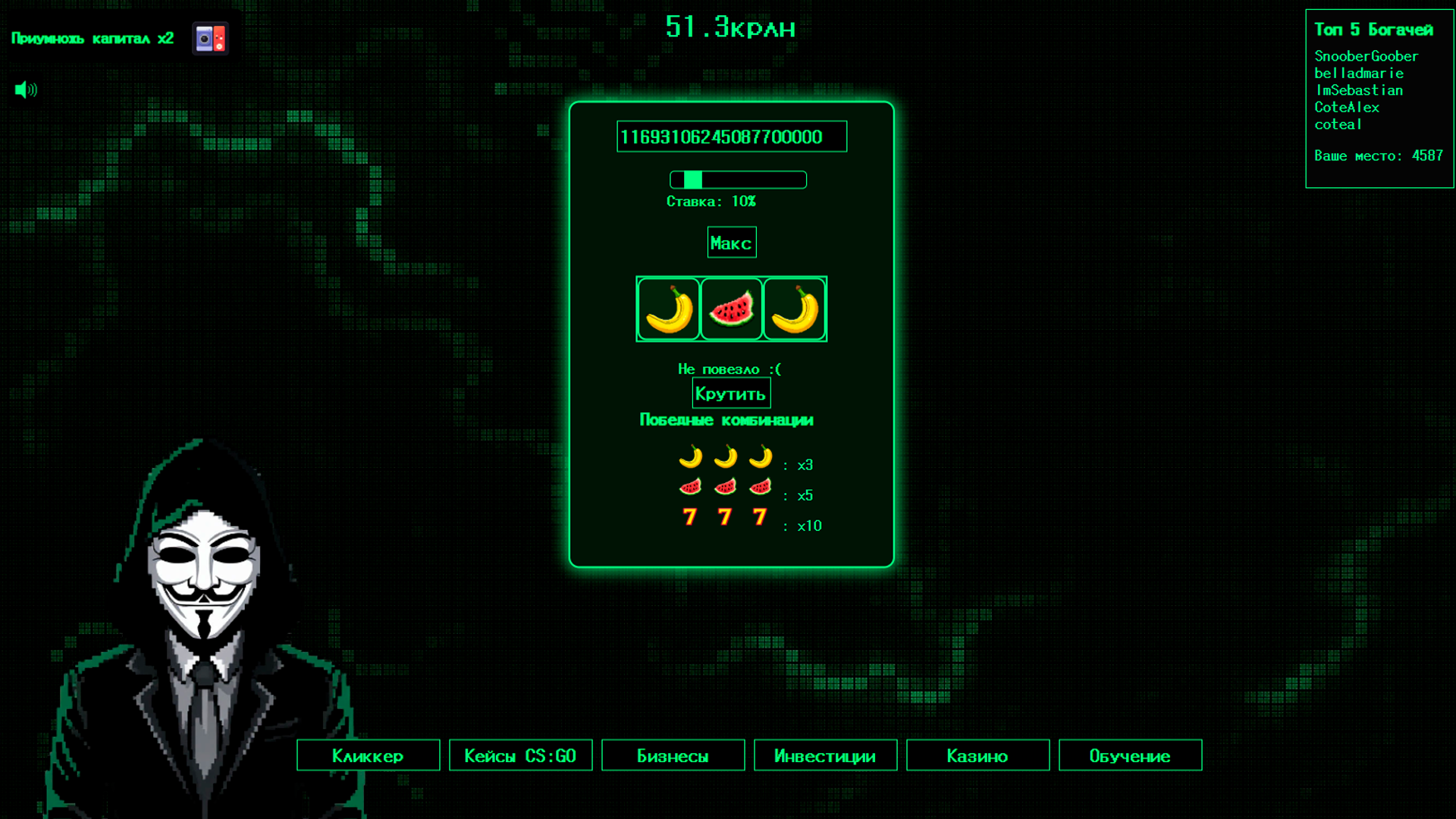Enable max bet with the Макс button

click(730, 241)
